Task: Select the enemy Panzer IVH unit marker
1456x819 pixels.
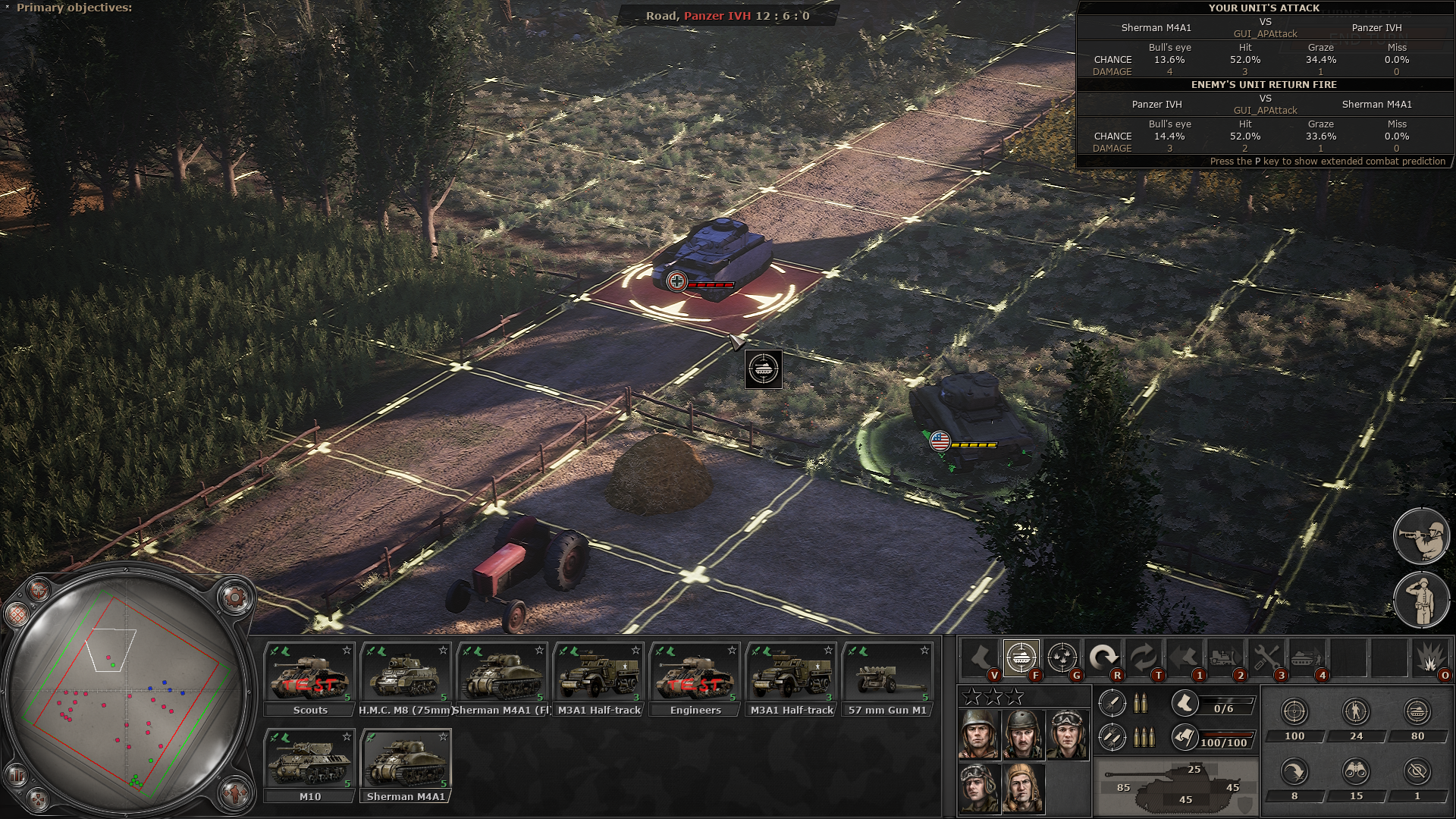Action: 676,281
